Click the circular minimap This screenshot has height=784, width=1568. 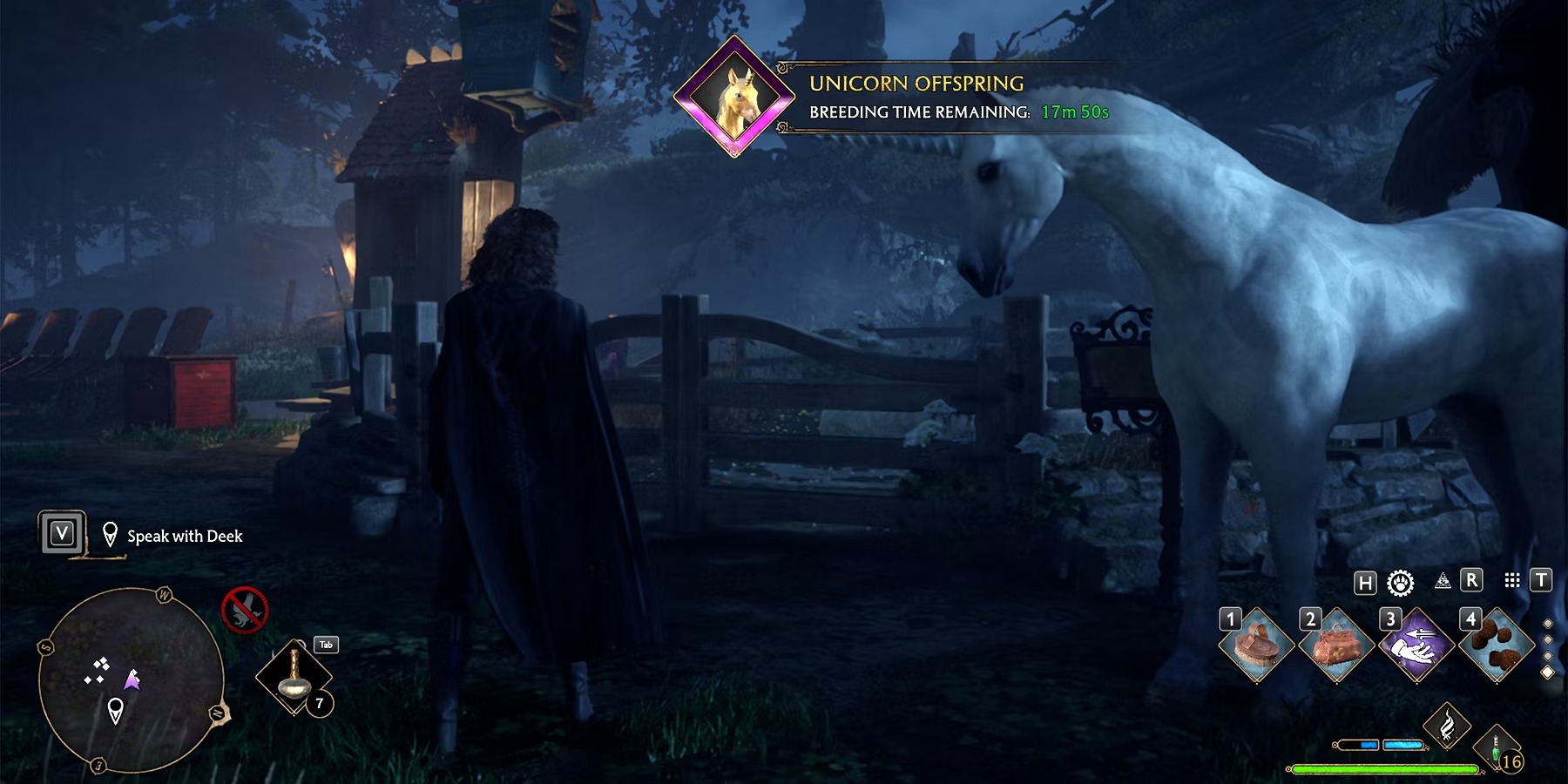[x=133, y=679]
